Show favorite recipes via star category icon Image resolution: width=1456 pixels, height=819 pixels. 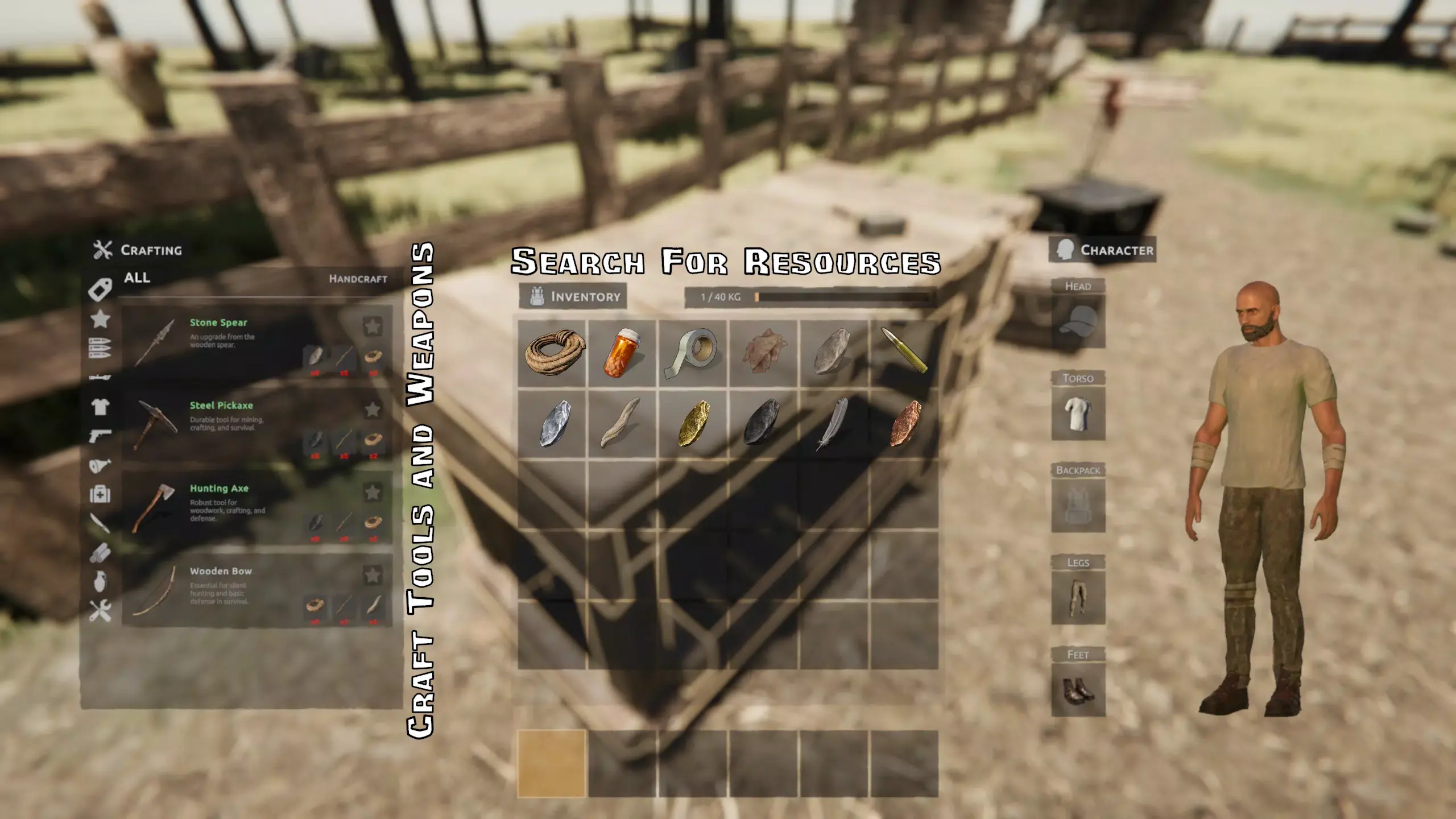click(100, 319)
